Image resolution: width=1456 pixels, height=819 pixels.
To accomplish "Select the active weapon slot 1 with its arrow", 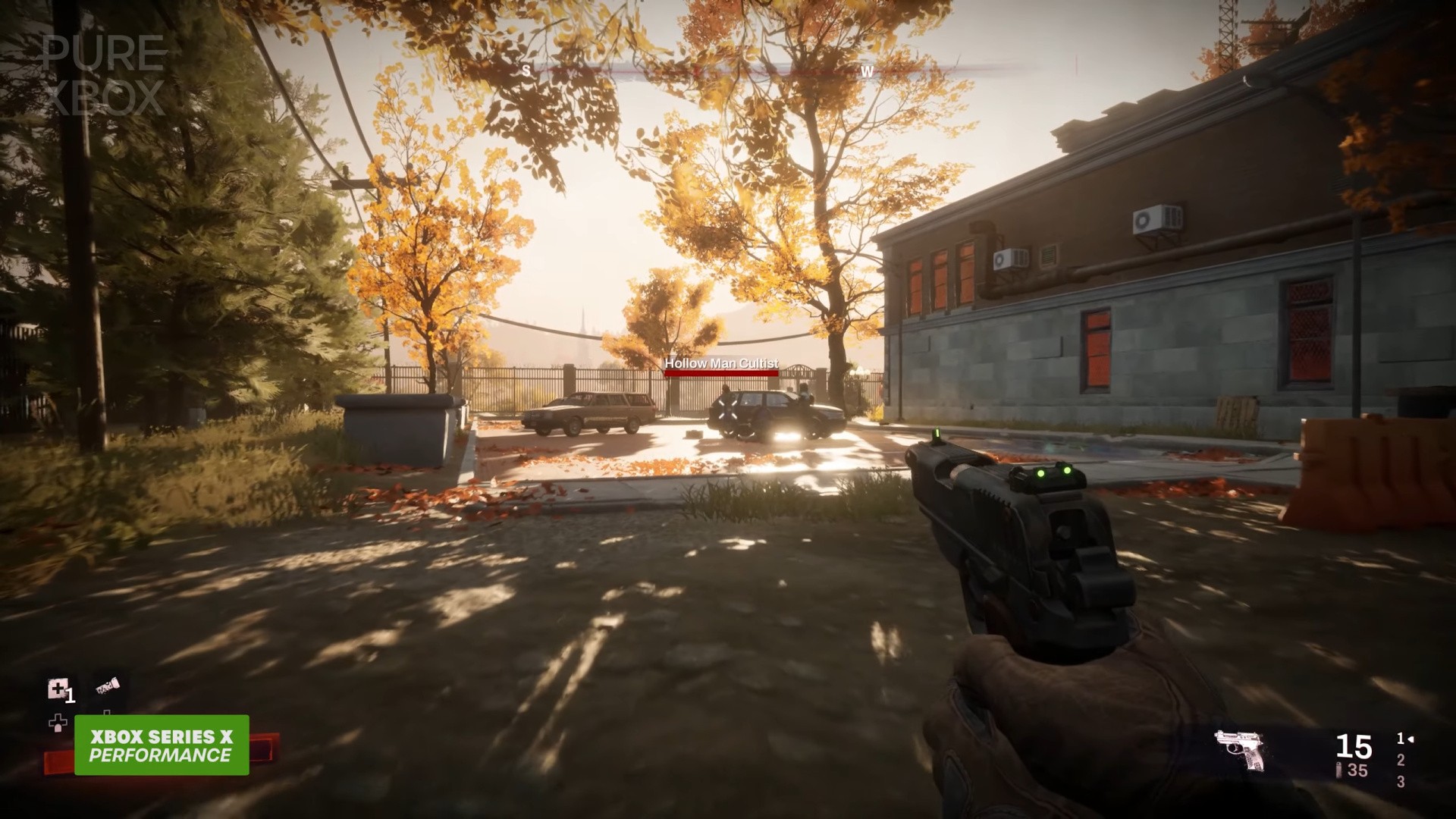I will pyautogui.click(x=1404, y=739).
